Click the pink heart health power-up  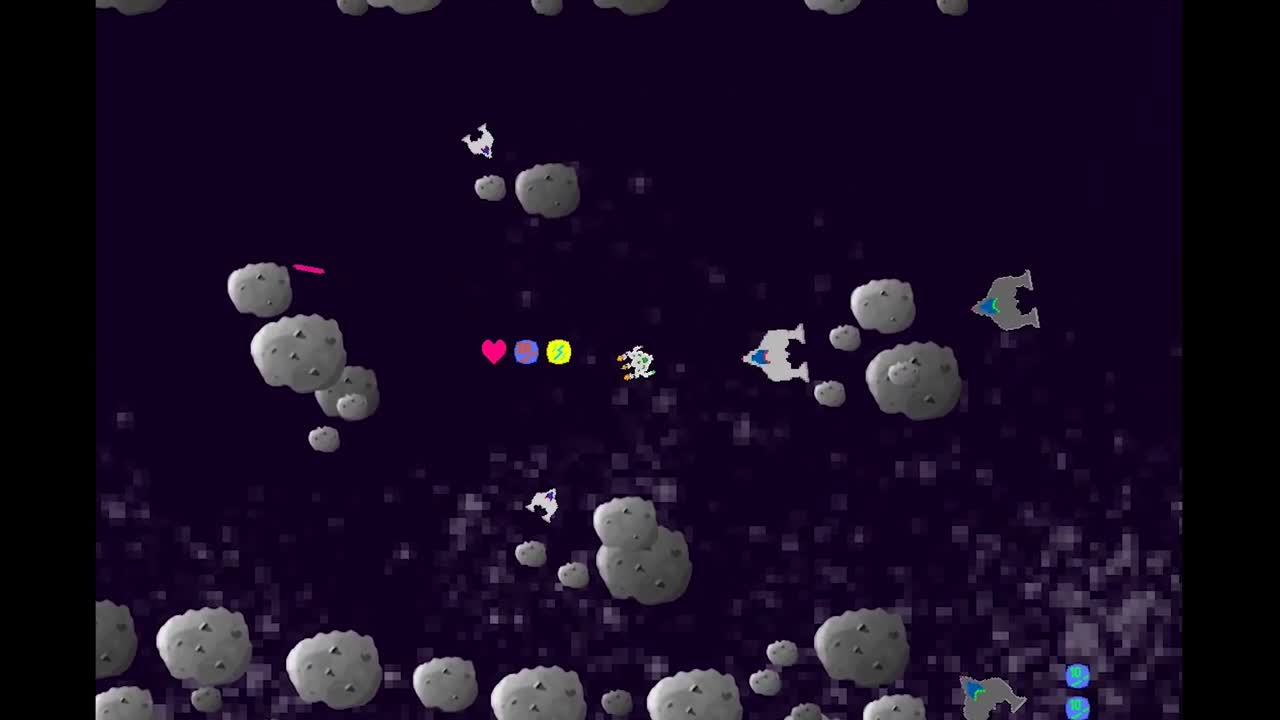click(493, 351)
